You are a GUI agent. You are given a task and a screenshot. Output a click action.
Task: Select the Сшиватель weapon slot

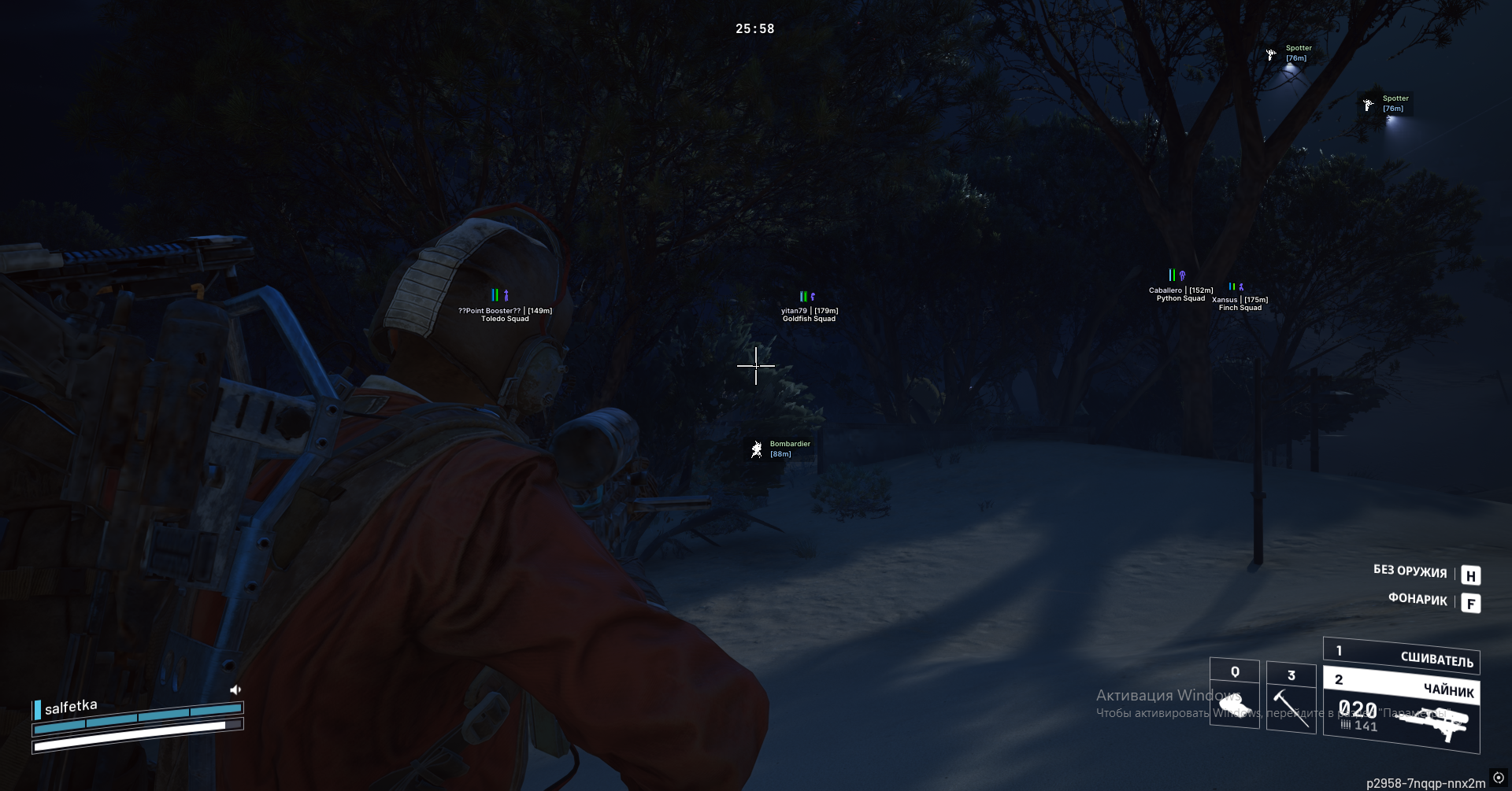click(x=1401, y=656)
